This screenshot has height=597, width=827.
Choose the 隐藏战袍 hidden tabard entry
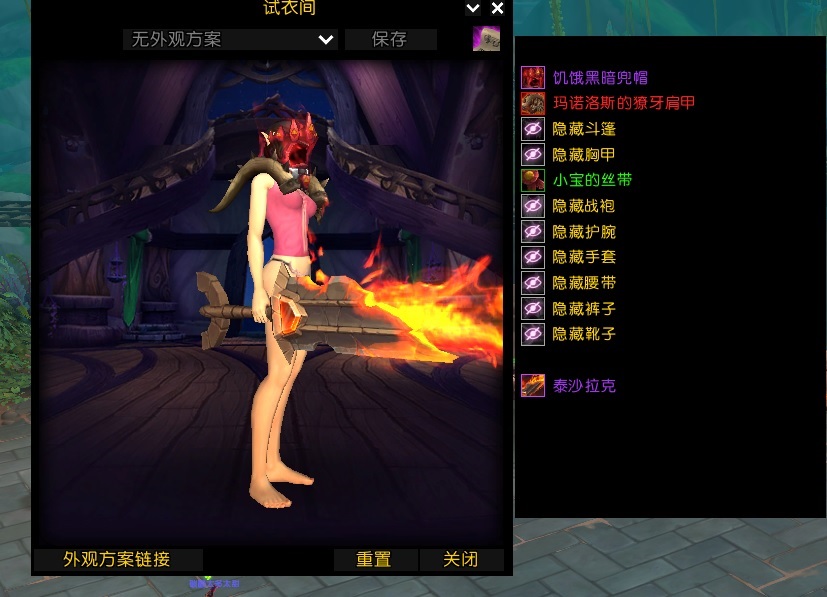pyautogui.click(x=584, y=206)
